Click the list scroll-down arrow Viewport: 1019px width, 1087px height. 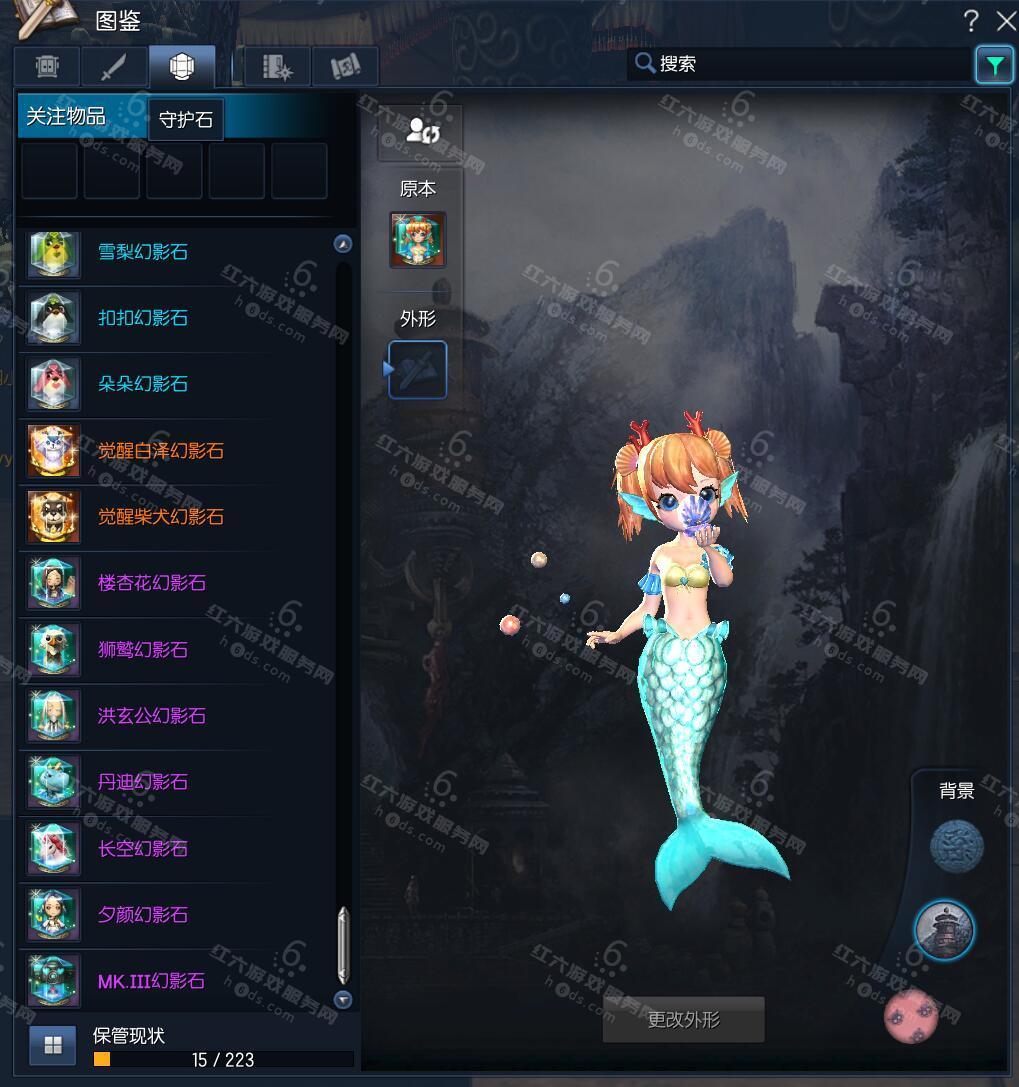click(343, 999)
